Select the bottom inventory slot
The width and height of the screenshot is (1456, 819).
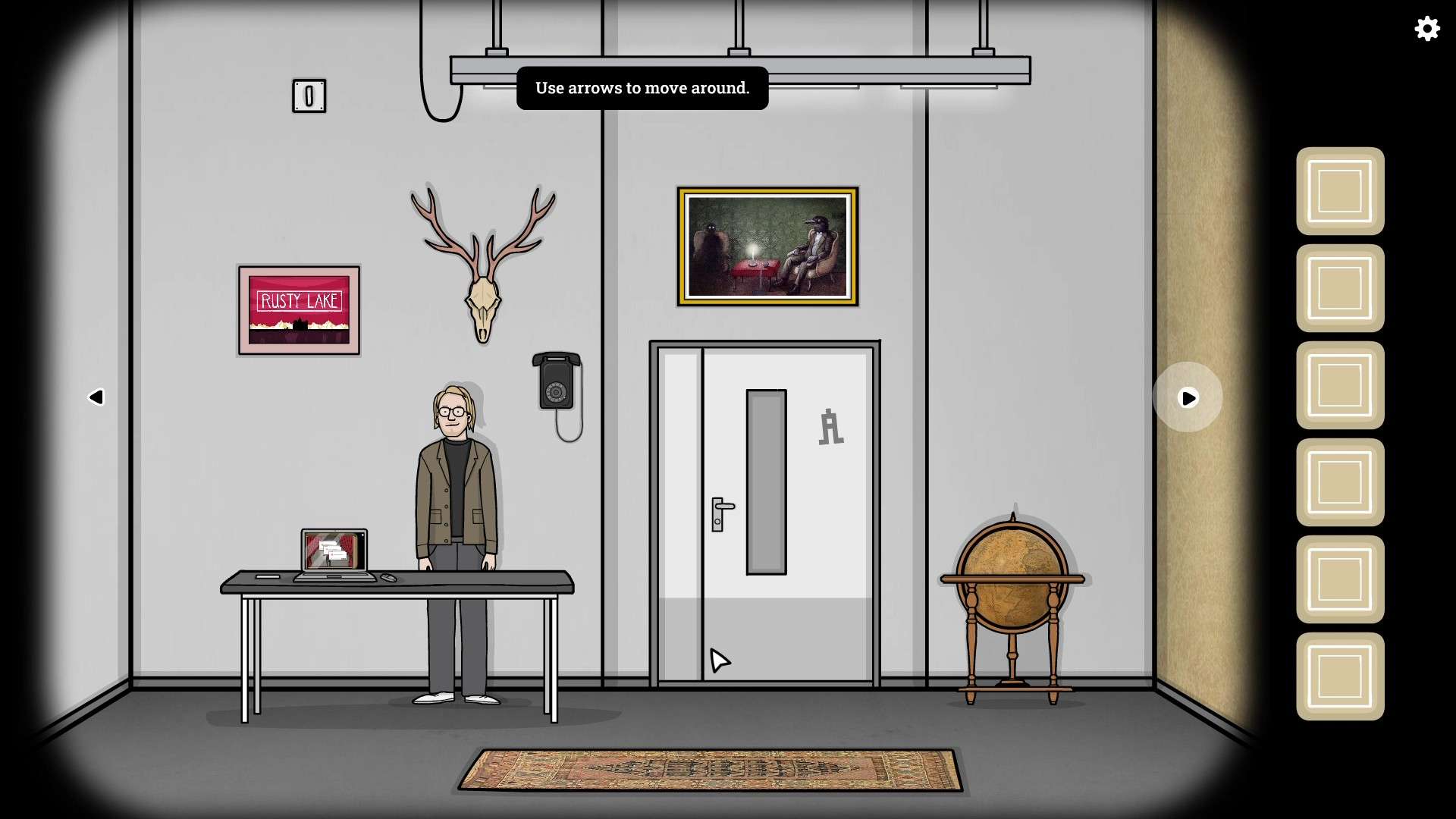pyautogui.click(x=1339, y=675)
